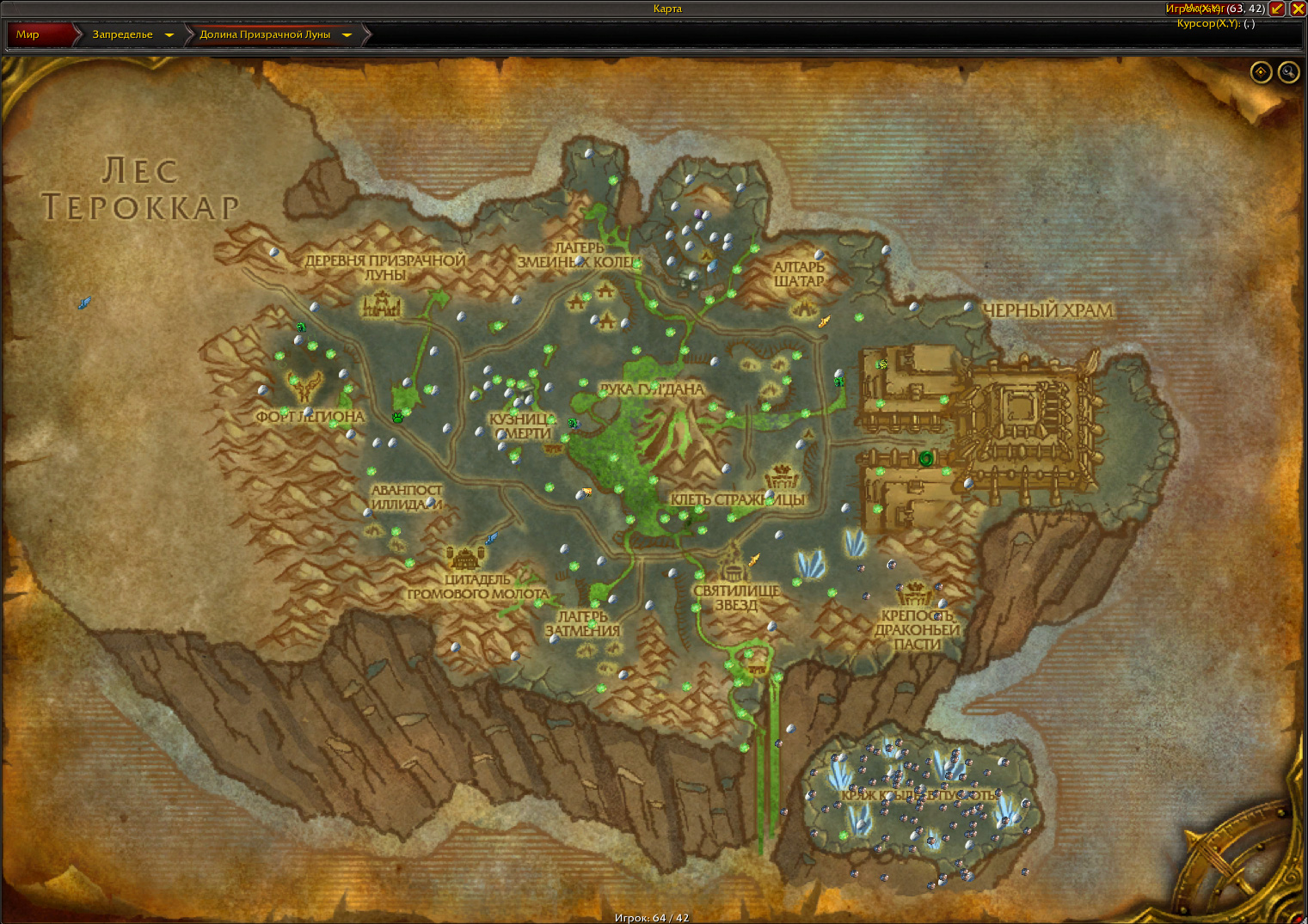The width and height of the screenshot is (1308, 924).
Task: Toggle the blue feather marker near Цитадель Громового Молота
Action: 491,538
